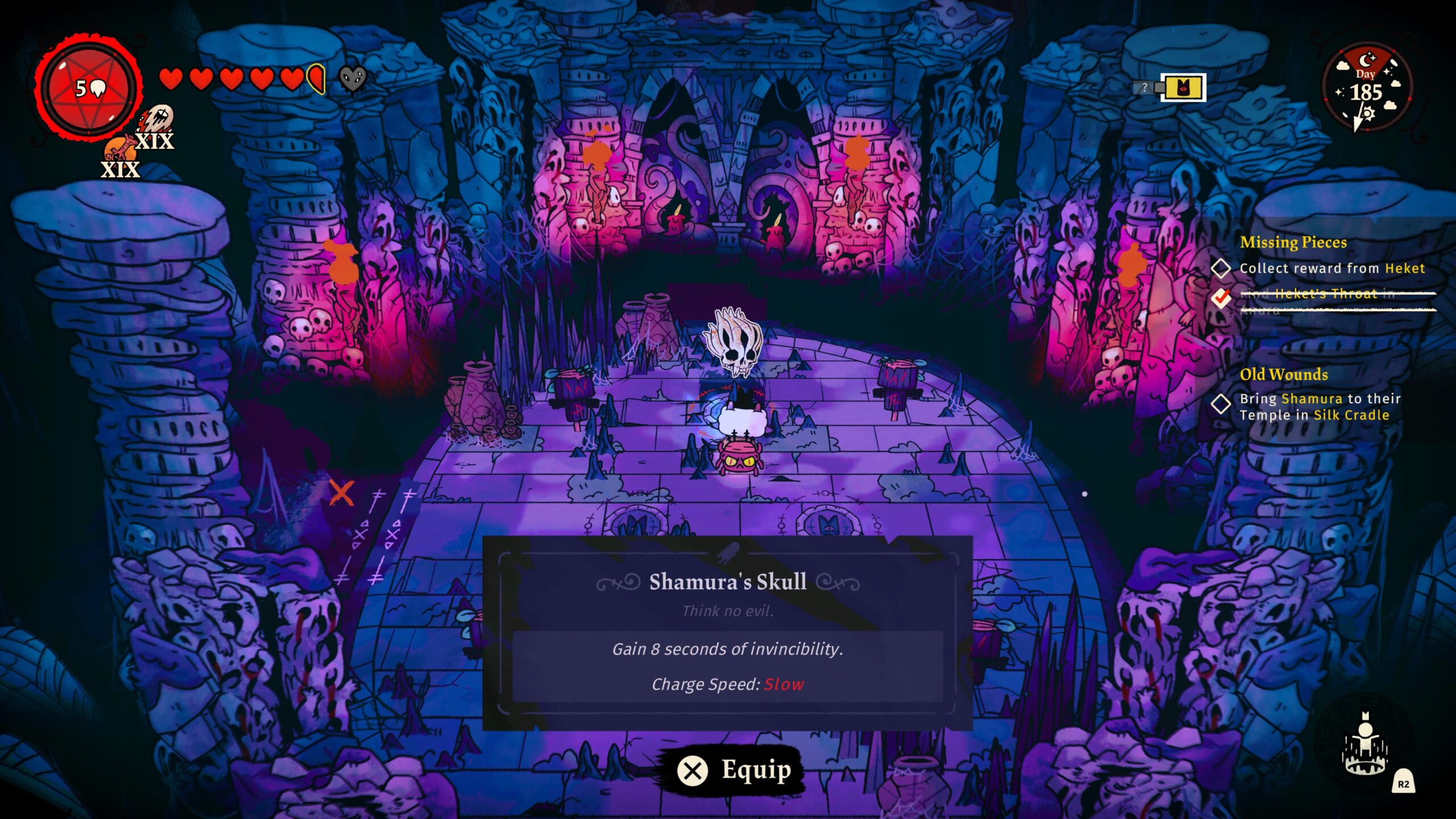
Task: Open the Old Wounds quest title
Action: [1284, 374]
